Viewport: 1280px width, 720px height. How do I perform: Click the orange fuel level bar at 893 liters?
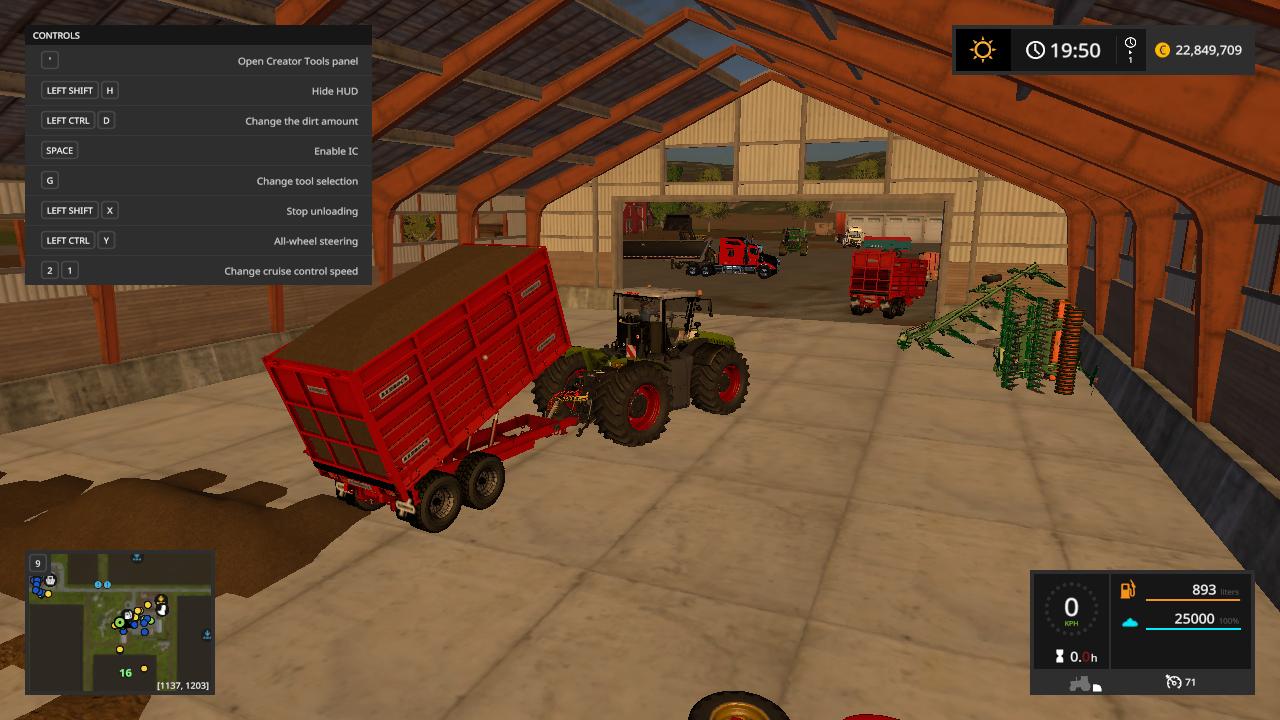click(1193, 600)
